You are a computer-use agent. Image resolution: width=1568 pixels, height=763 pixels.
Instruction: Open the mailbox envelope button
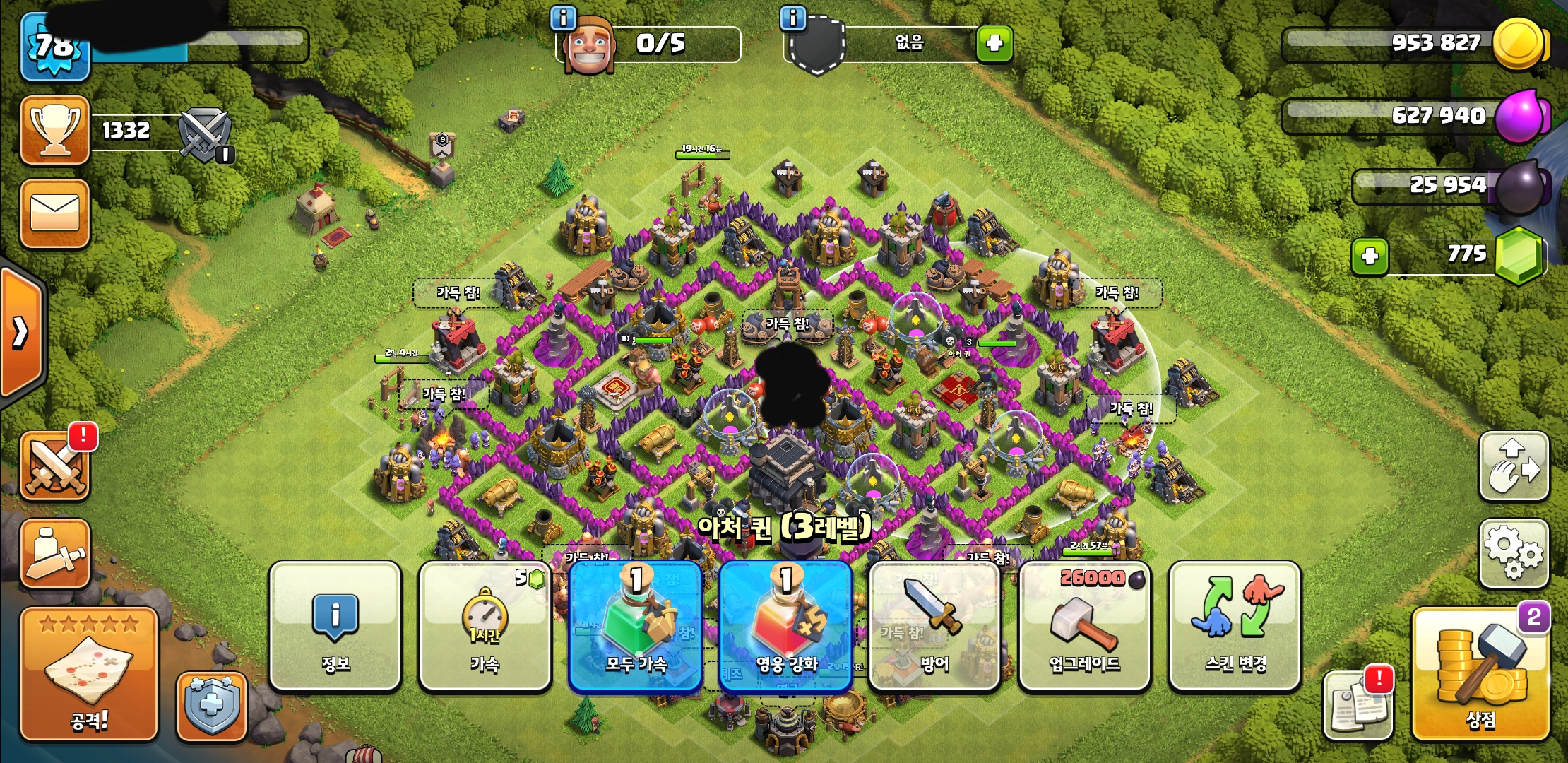(55, 213)
